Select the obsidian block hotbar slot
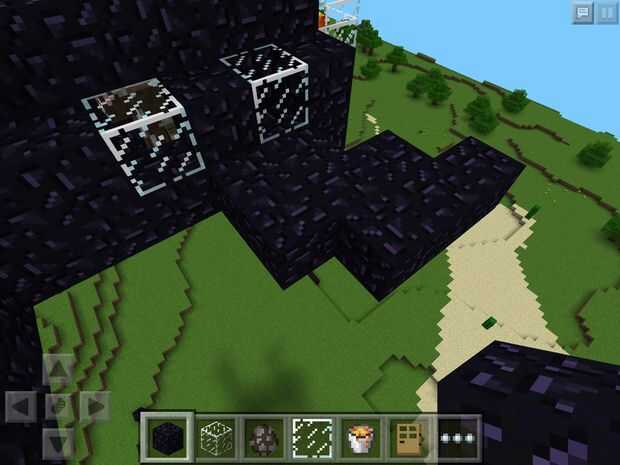Screen dimensions: 620x465 tap(164, 438)
